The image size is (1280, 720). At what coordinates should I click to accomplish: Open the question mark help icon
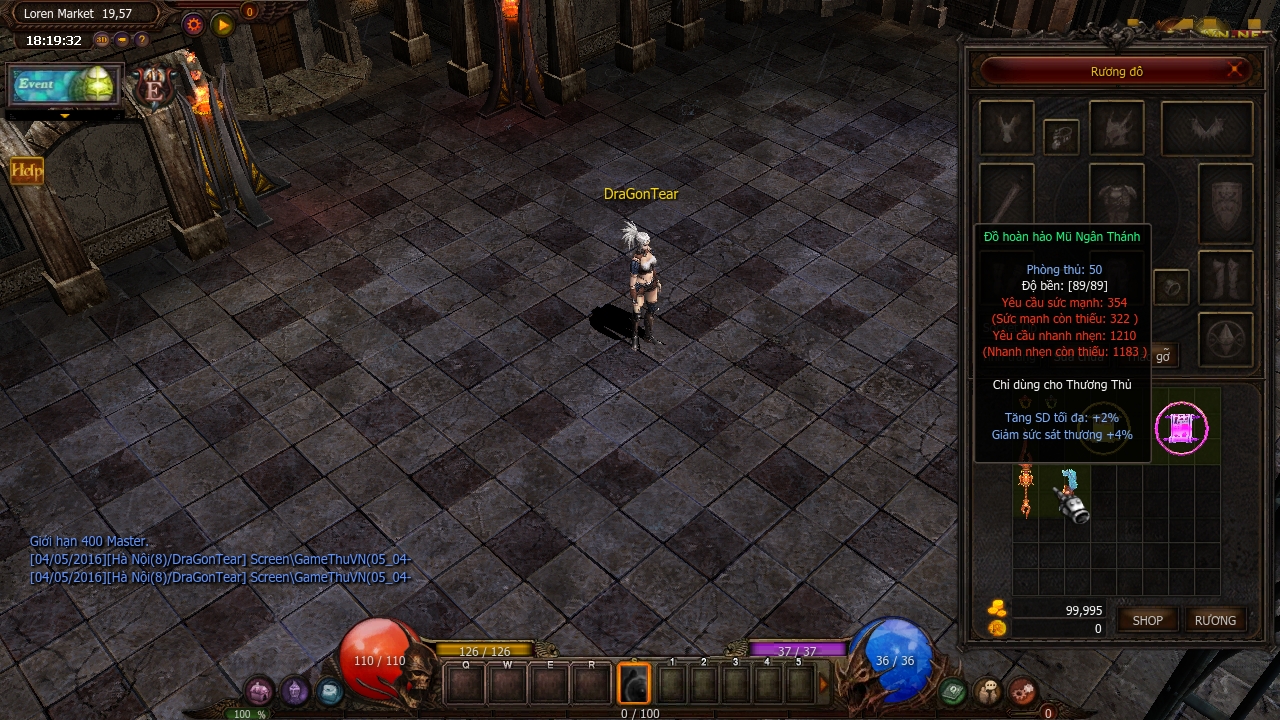142,40
